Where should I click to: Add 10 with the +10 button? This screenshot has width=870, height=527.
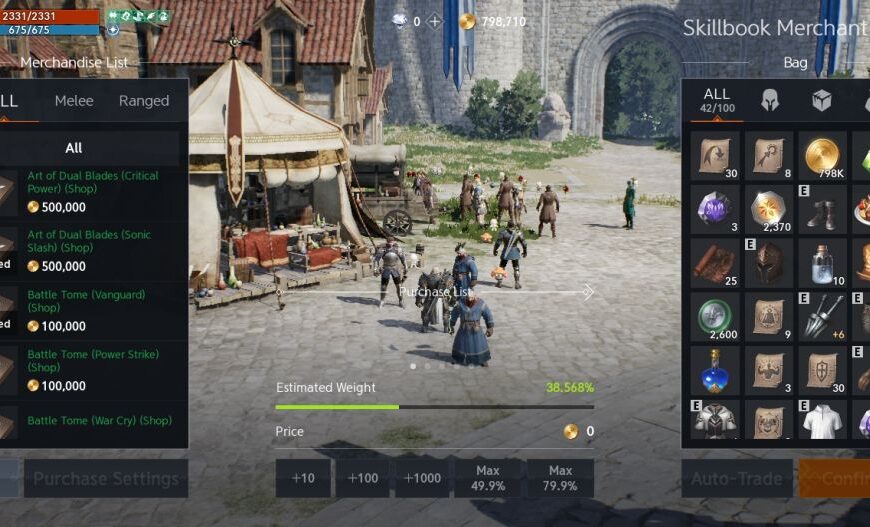pos(303,479)
